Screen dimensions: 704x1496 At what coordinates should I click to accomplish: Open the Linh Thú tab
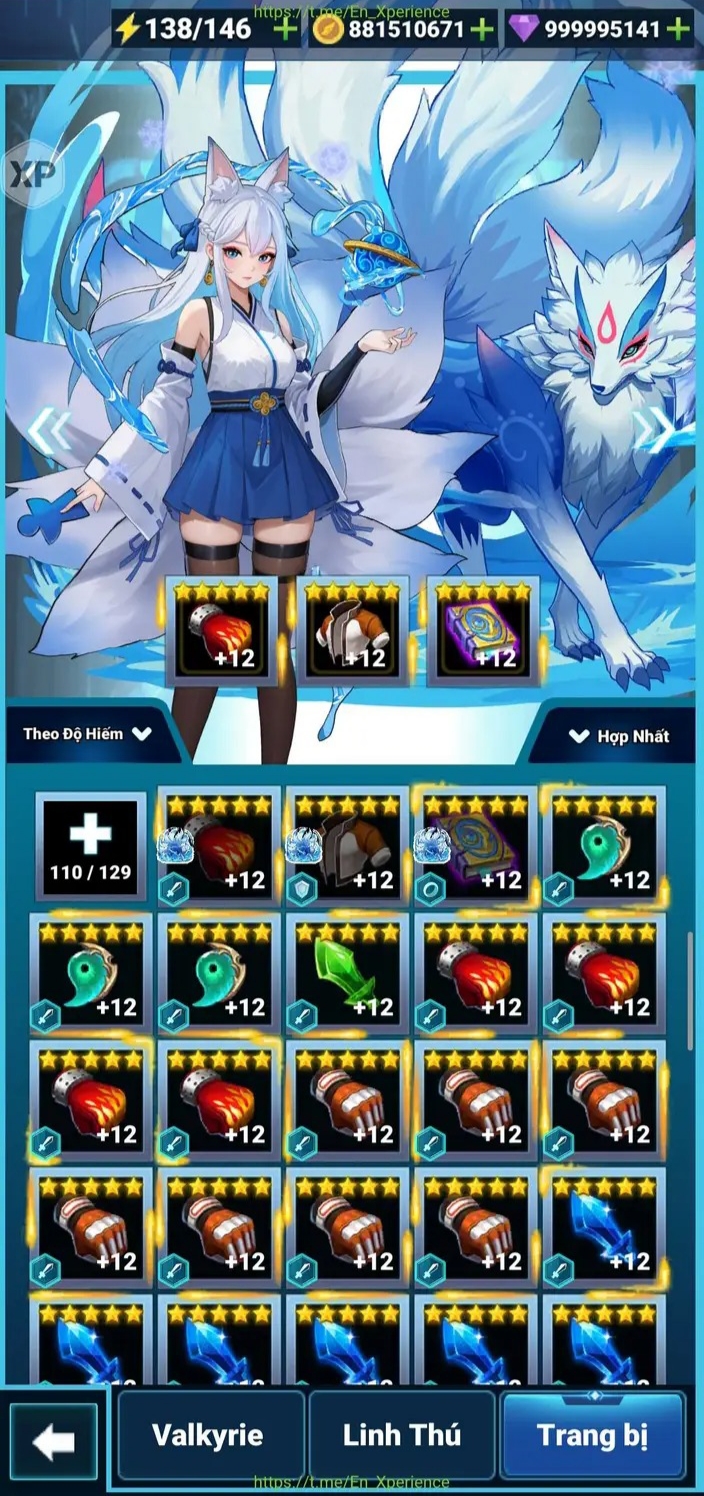[x=401, y=1435]
